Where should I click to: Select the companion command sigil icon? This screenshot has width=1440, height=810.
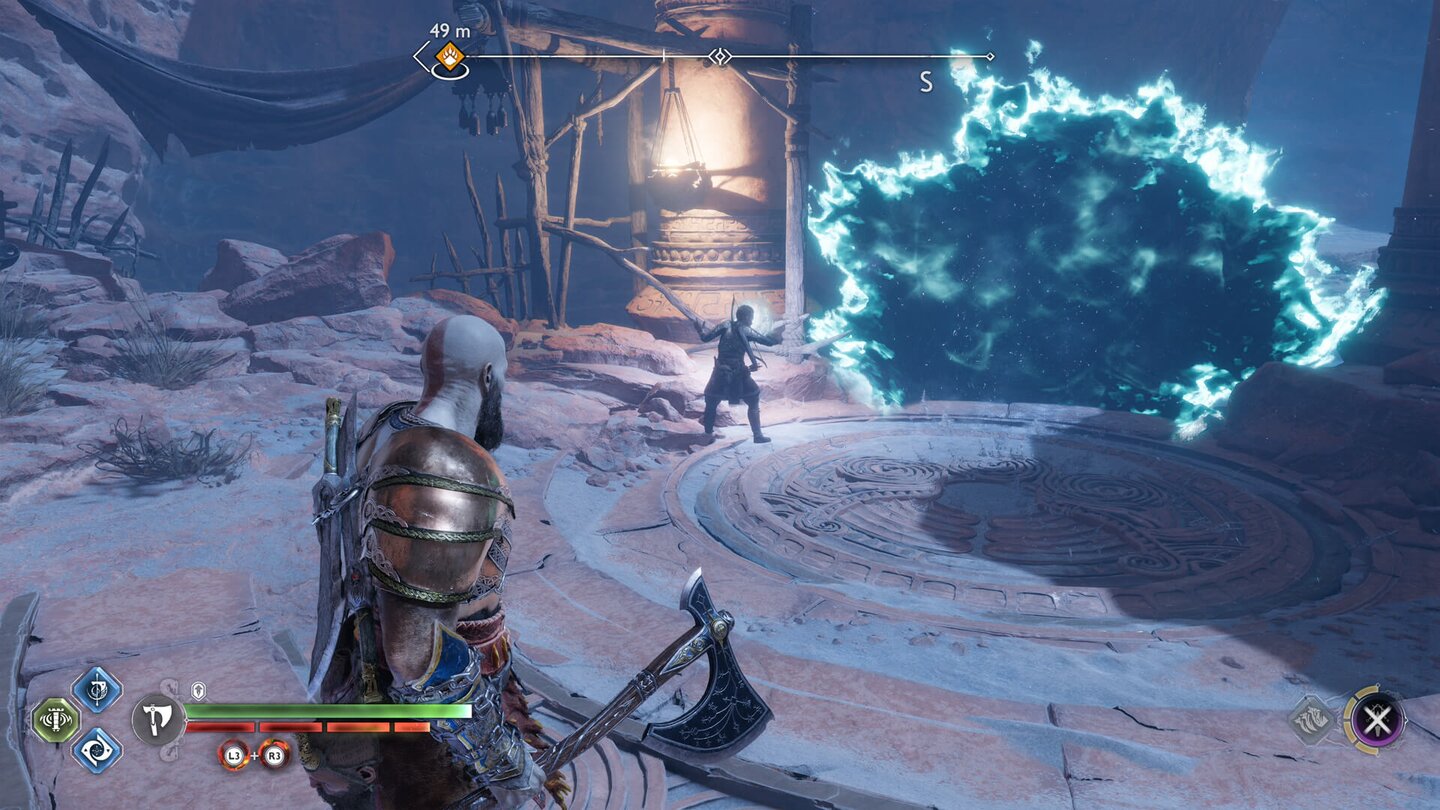[x=1313, y=718]
